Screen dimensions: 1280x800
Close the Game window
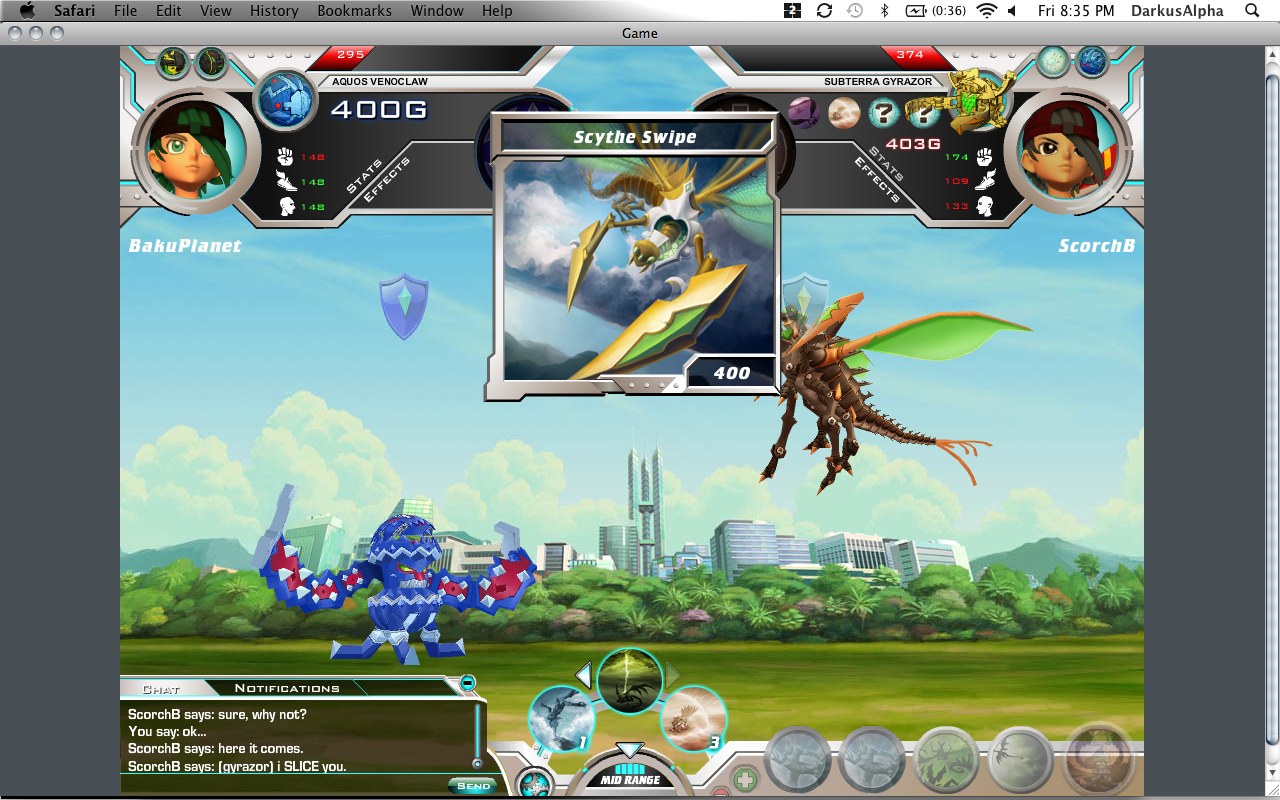(x=14, y=33)
